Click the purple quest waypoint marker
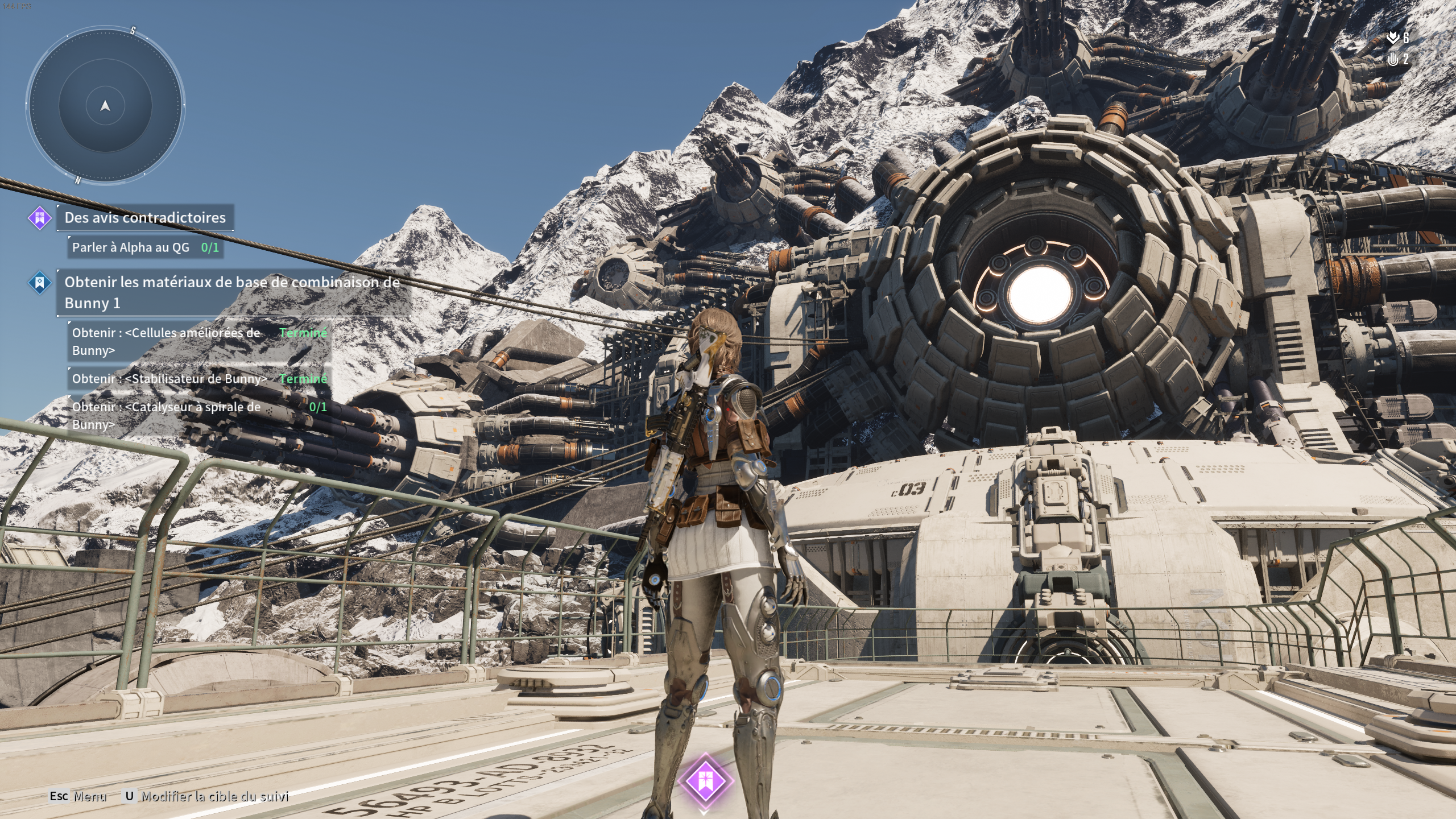Image resolution: width=1456 pixels, height=819 pixels. tap(705, 780)
